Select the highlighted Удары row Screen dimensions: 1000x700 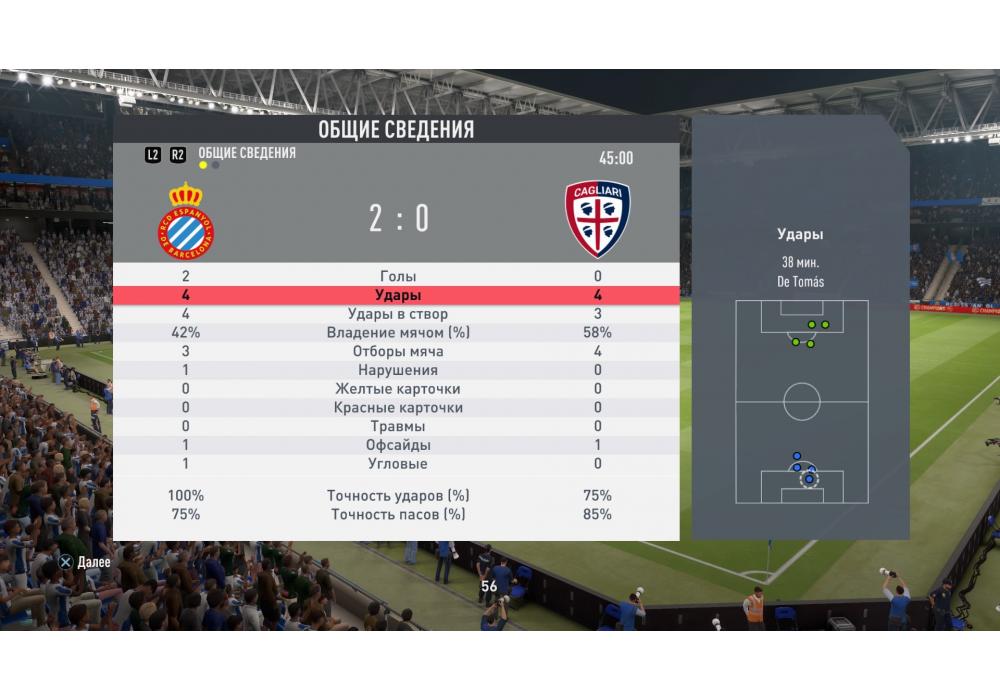click(398, 295)
